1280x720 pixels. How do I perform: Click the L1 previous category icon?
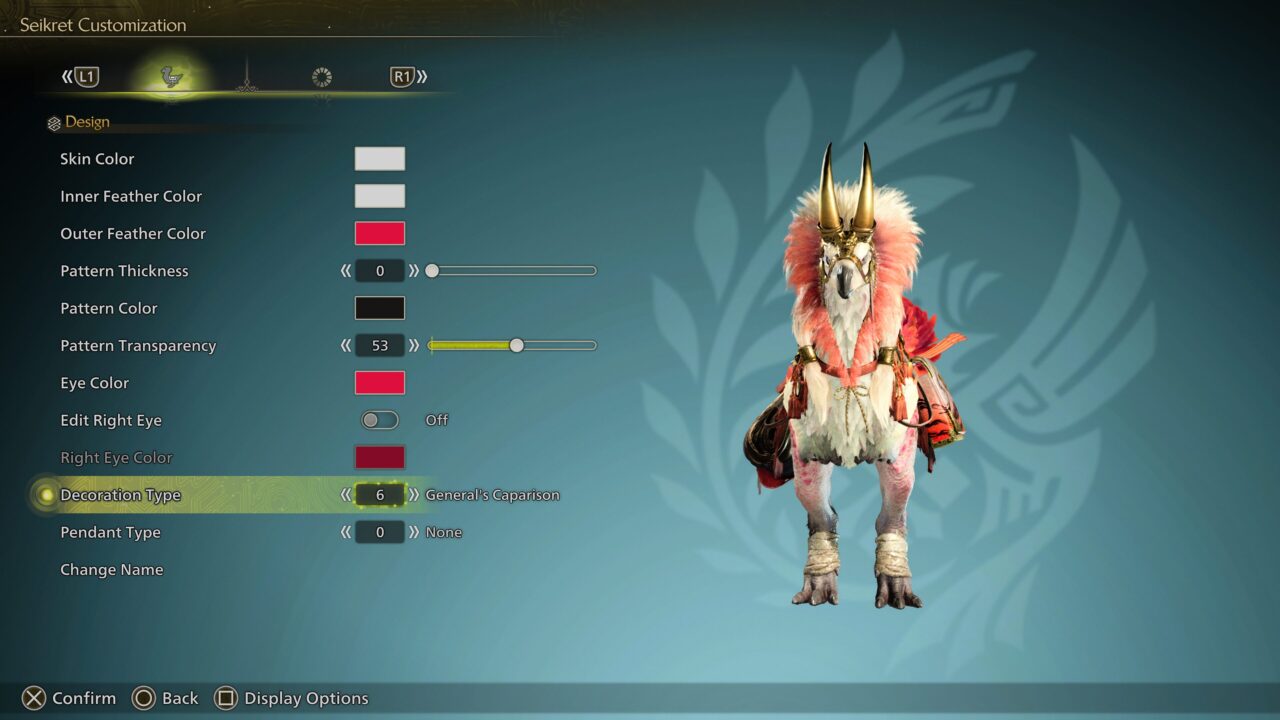85,76
